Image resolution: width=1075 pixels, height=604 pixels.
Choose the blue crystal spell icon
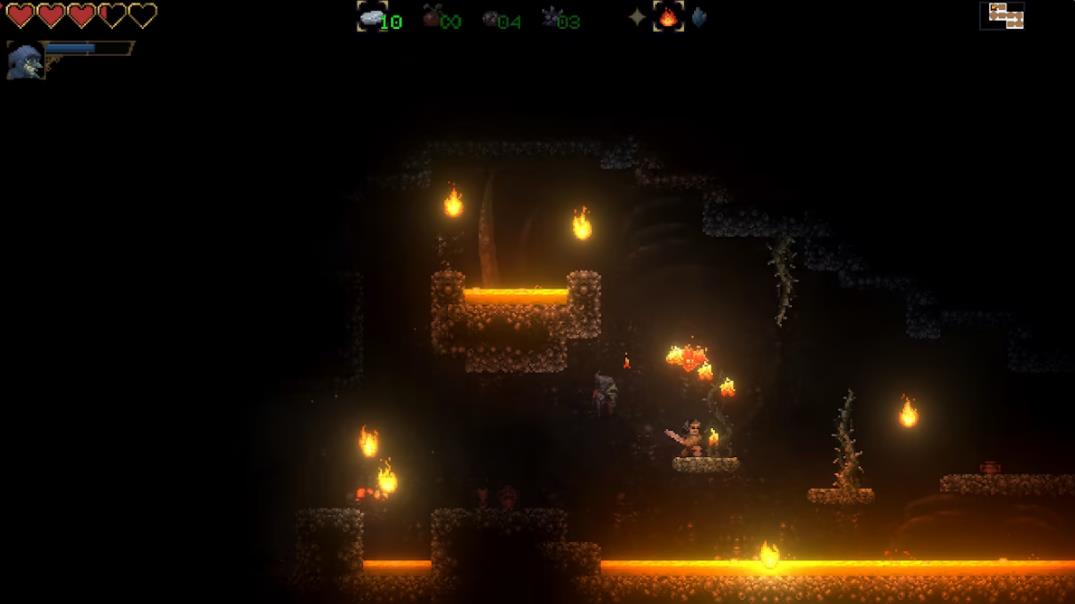pos(698,17)
